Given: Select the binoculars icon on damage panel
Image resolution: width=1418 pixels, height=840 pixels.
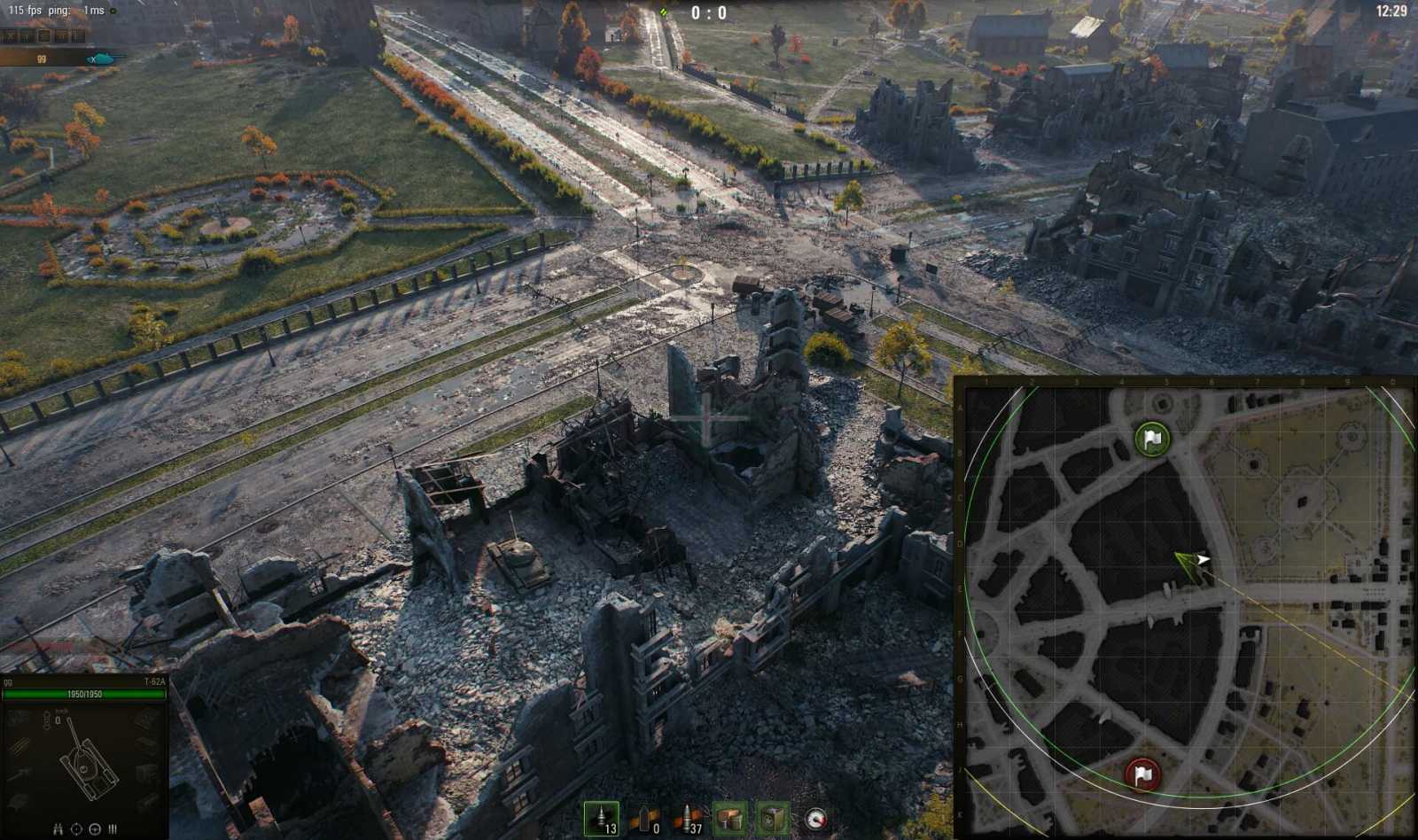Looking at the screenshot, I should (x=58, y=829).
